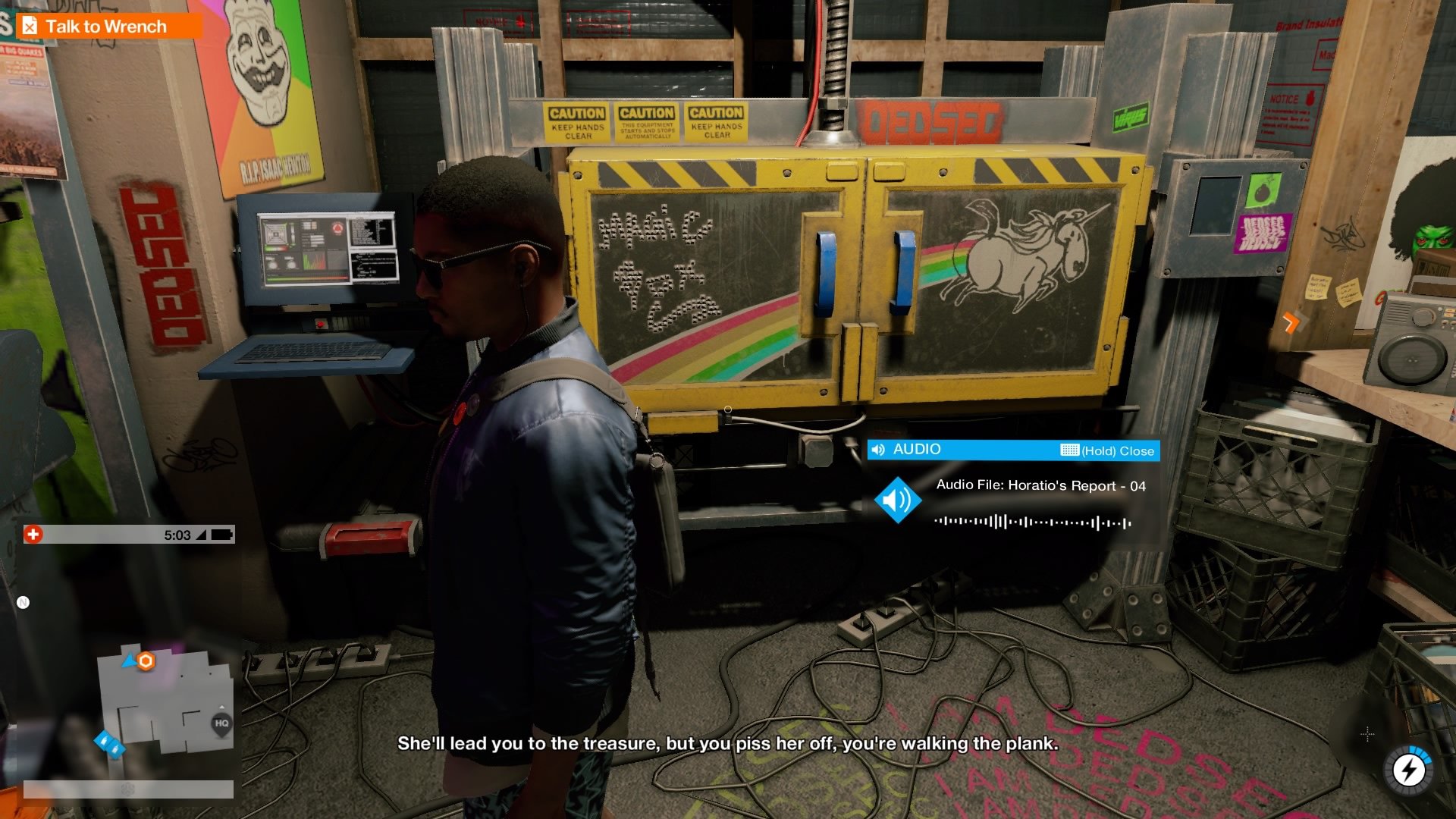Click the subtitle text at the bottom of the screen

pos(728,745)
